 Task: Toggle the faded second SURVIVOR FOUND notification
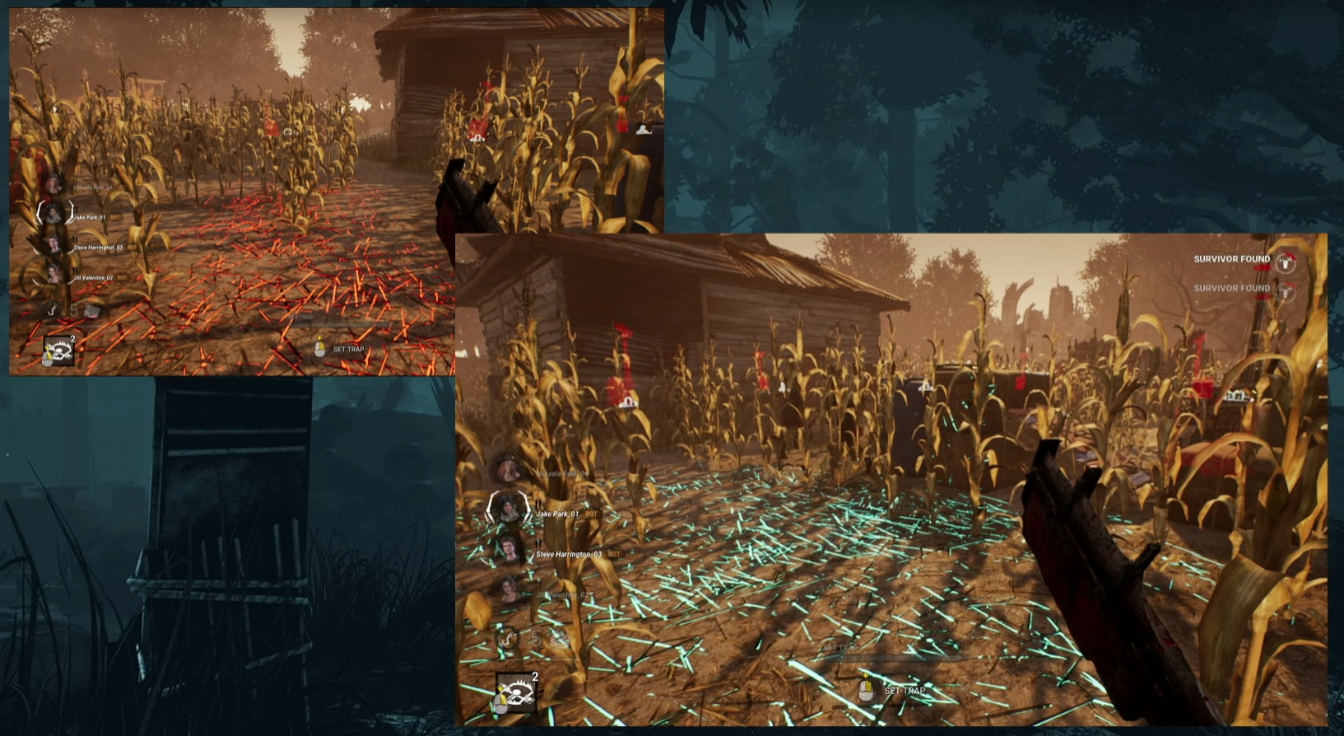tap(1230, 288)
